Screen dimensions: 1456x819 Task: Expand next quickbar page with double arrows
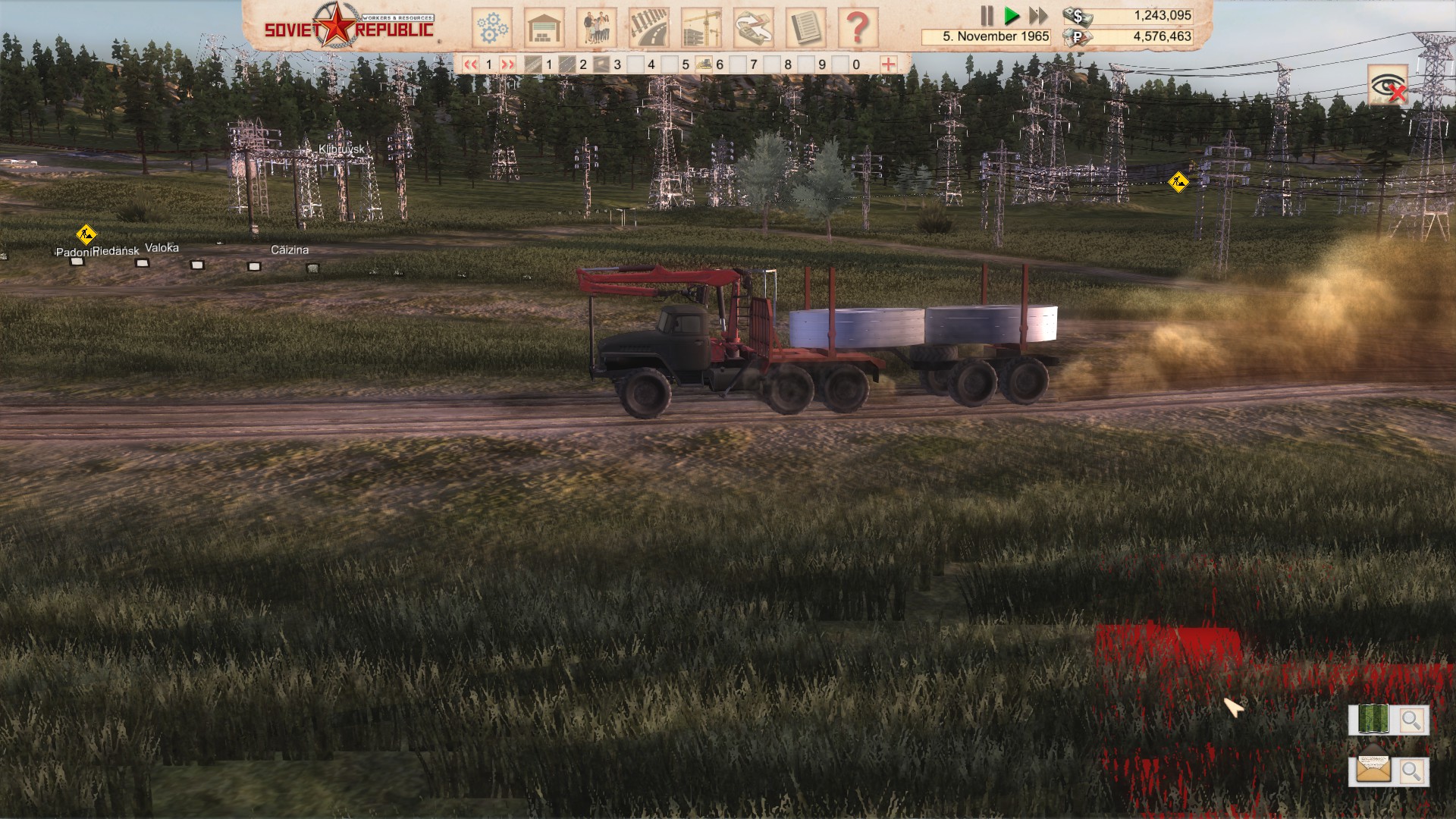pos(507,64)
